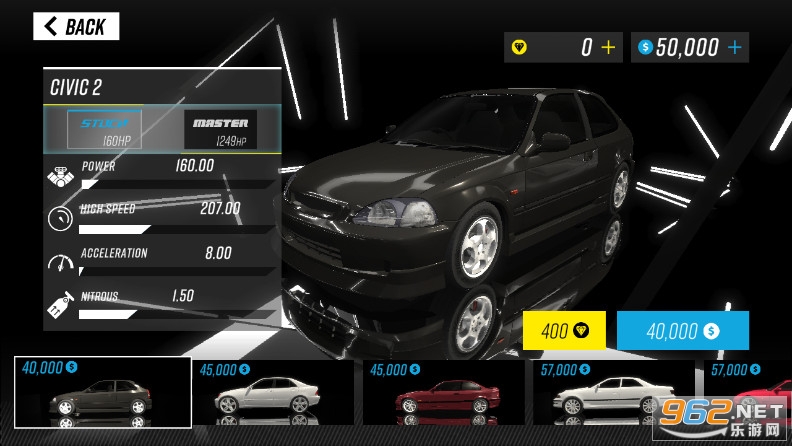
Task: Switch to the Master 1249HP tune
Action: point(219,130)
